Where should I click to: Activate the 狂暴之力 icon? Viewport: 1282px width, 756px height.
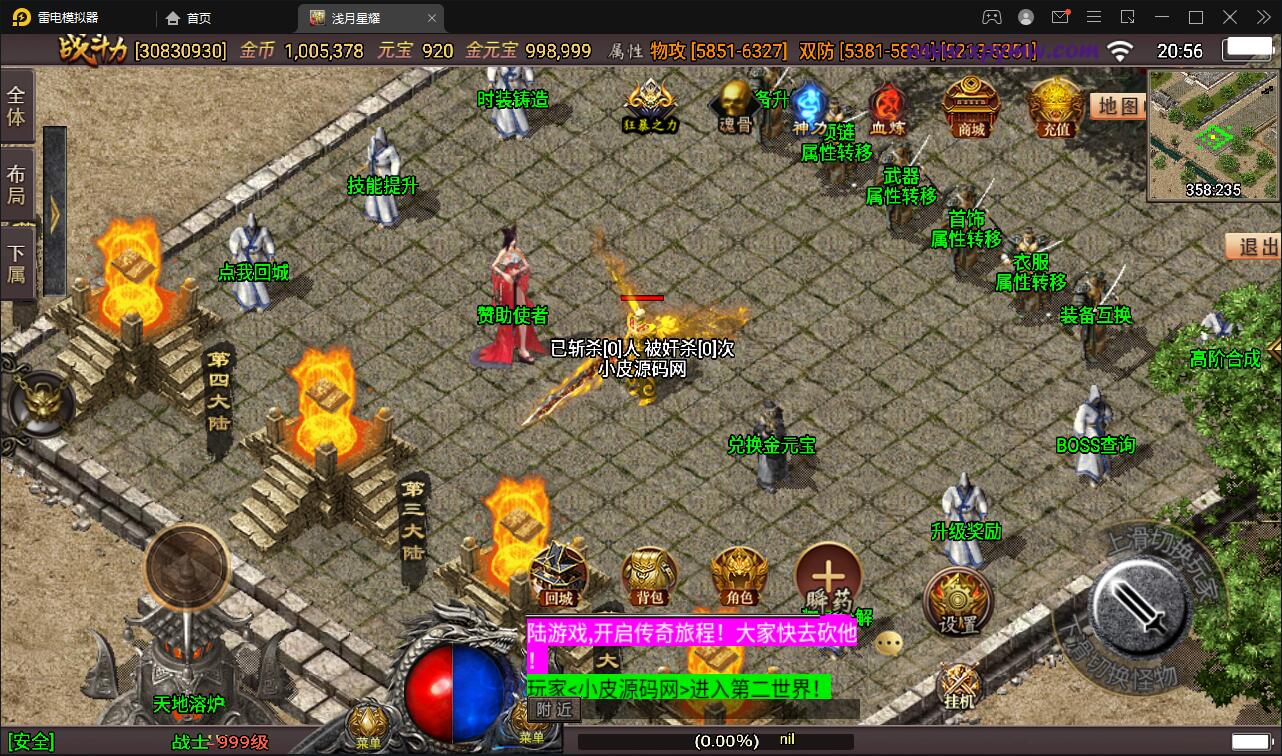pyautogui.click(x=651, y=105)
